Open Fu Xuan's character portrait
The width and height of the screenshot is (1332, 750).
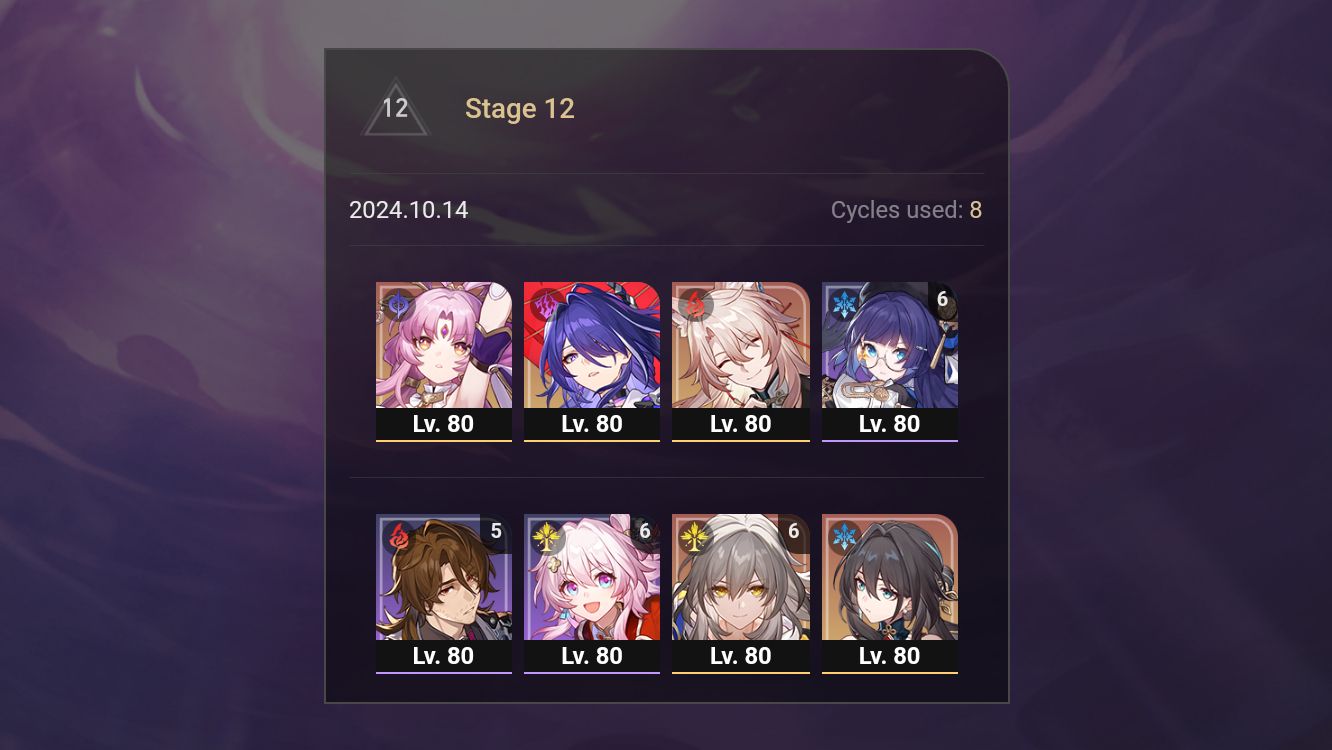(444, 345)
